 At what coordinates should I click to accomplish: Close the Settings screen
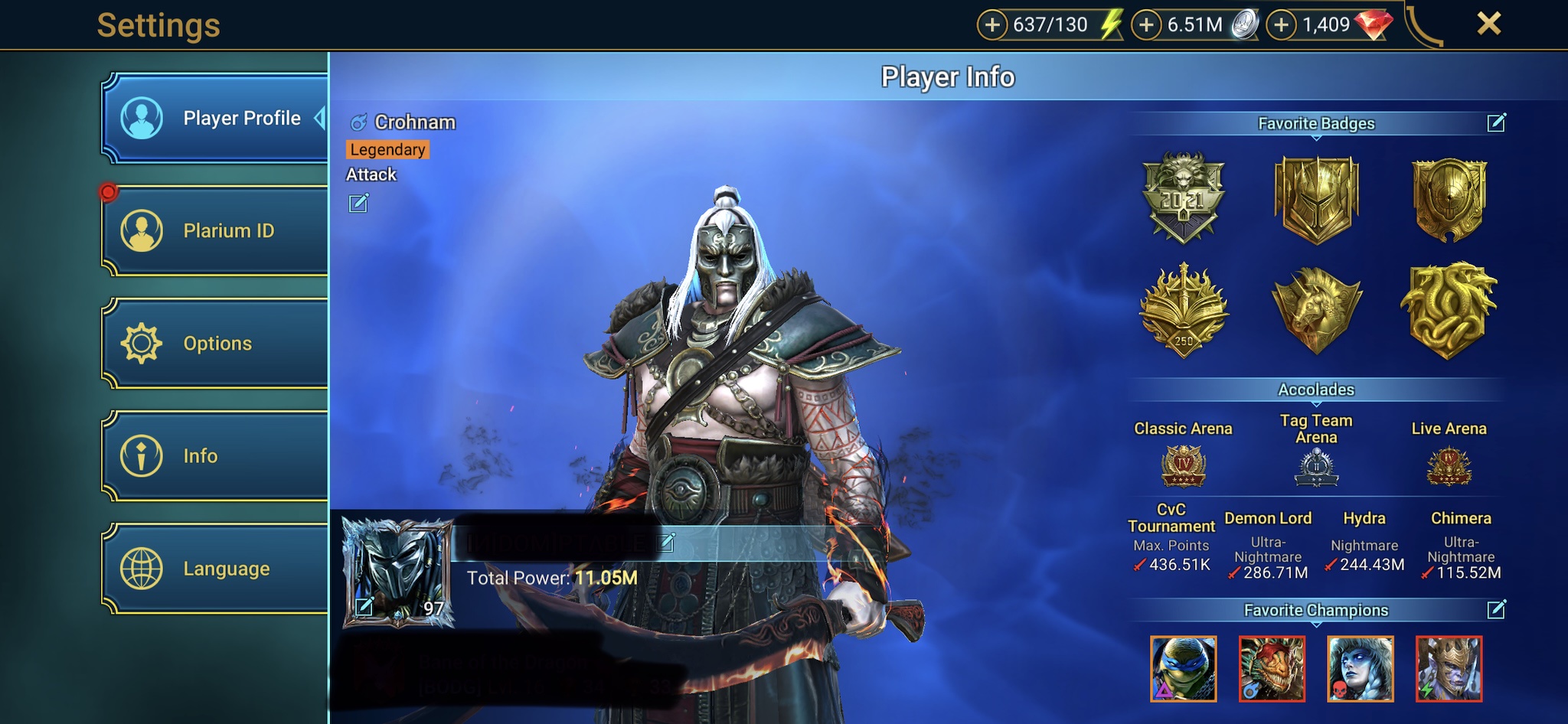tap(1488, 24)
